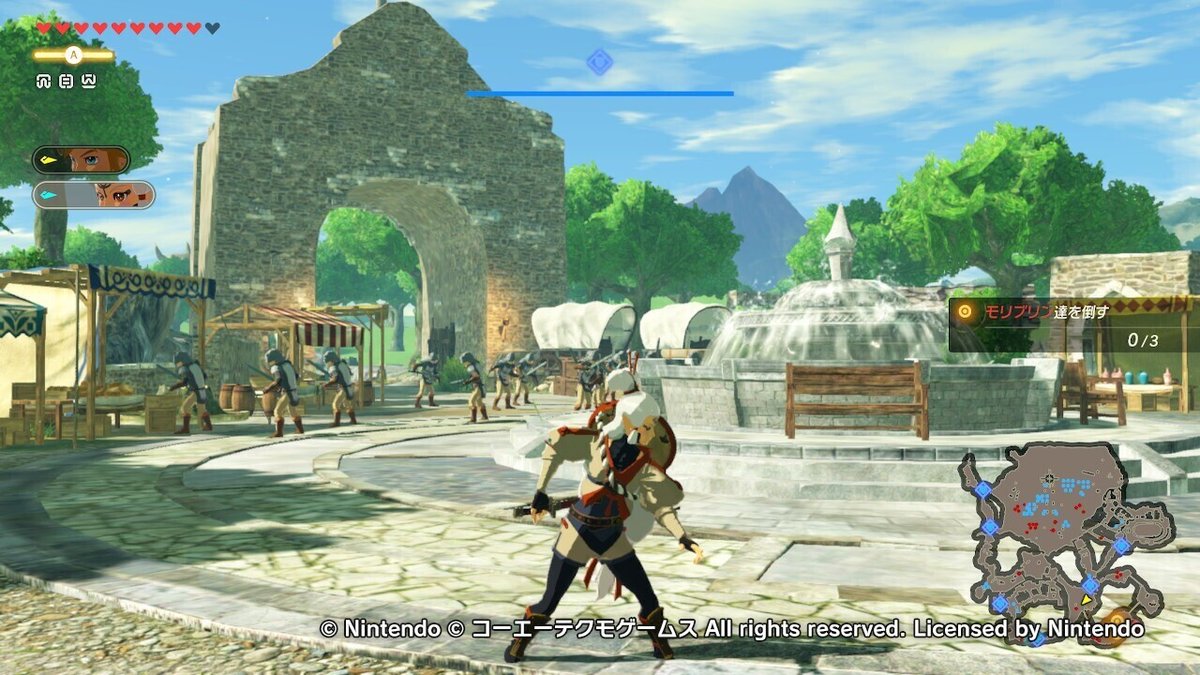
Task: Select the yellow player arrow on minimap
Action: point(1086,599)
